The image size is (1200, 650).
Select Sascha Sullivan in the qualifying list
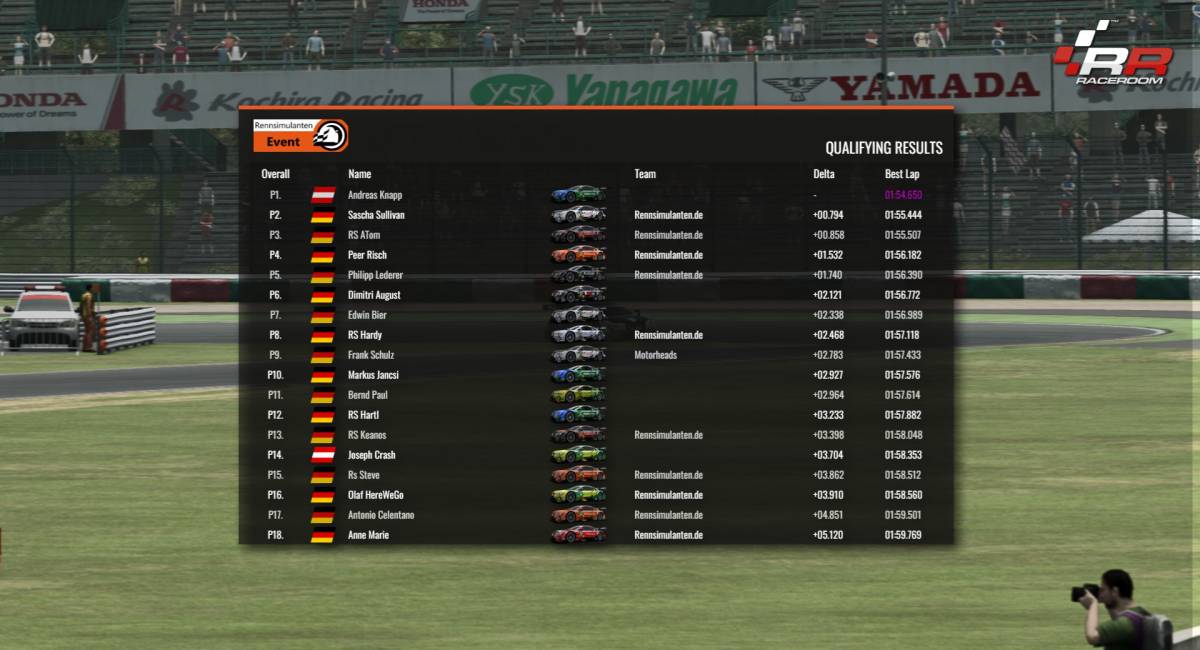[x=376, y=215]
